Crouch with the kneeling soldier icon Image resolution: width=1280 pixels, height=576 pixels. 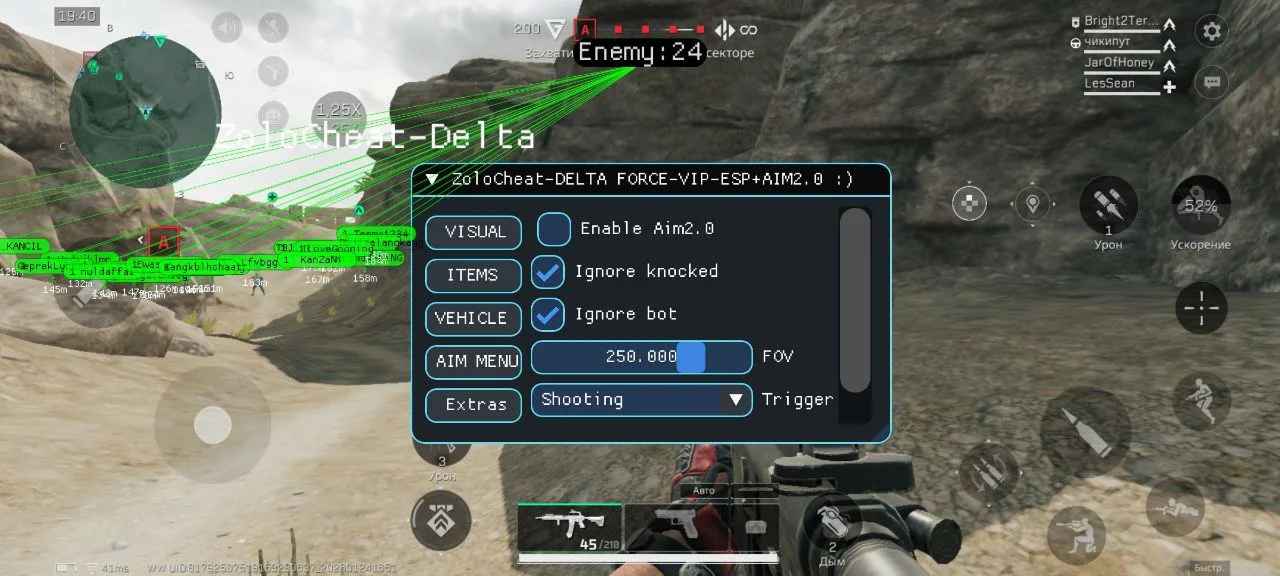(1076, 535)
